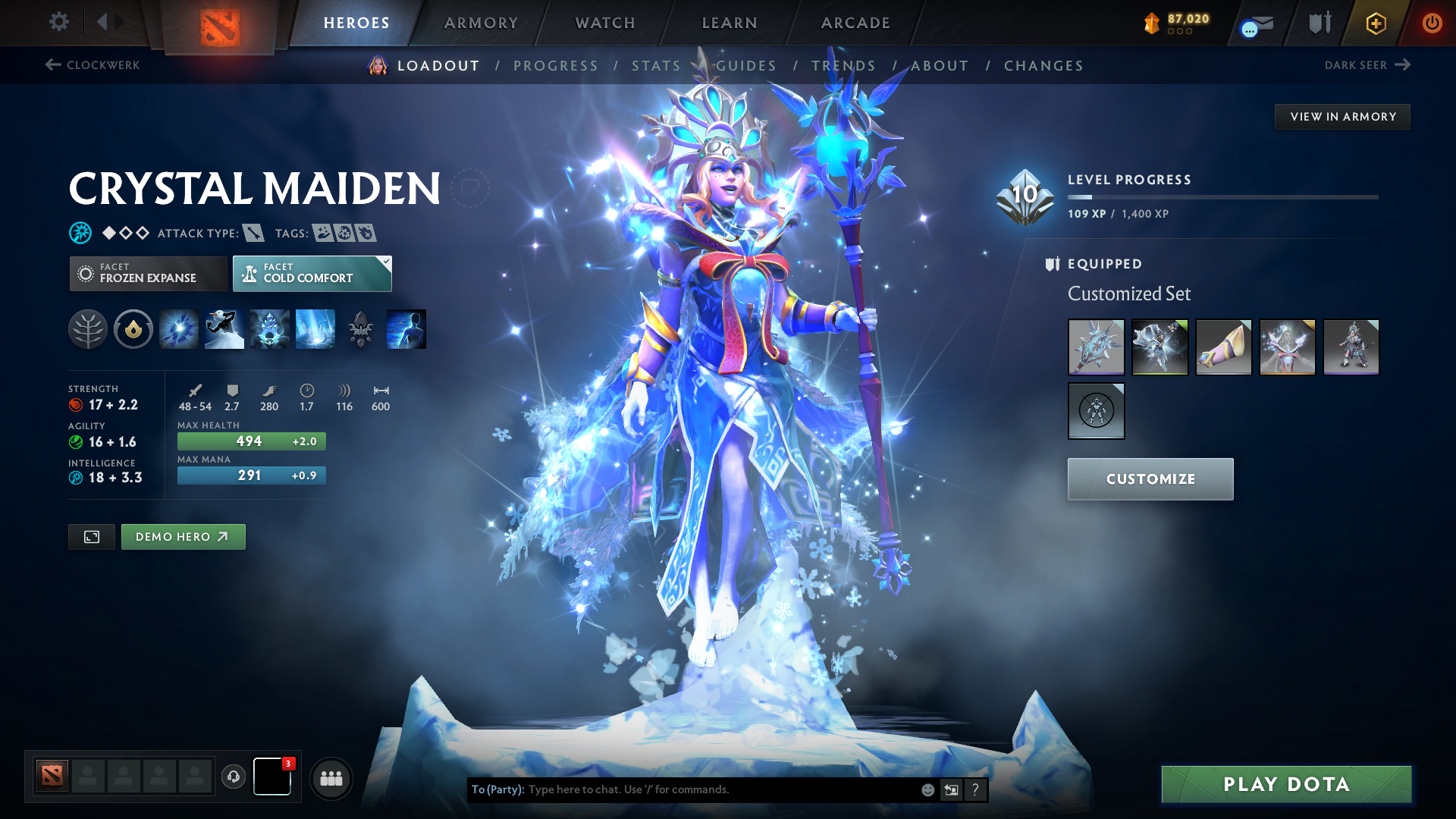Image resolution: width=1456 pixels, height=819 pixels.
Task: Click the Dota Plus hexagon icon
Action: (1376, 23)
